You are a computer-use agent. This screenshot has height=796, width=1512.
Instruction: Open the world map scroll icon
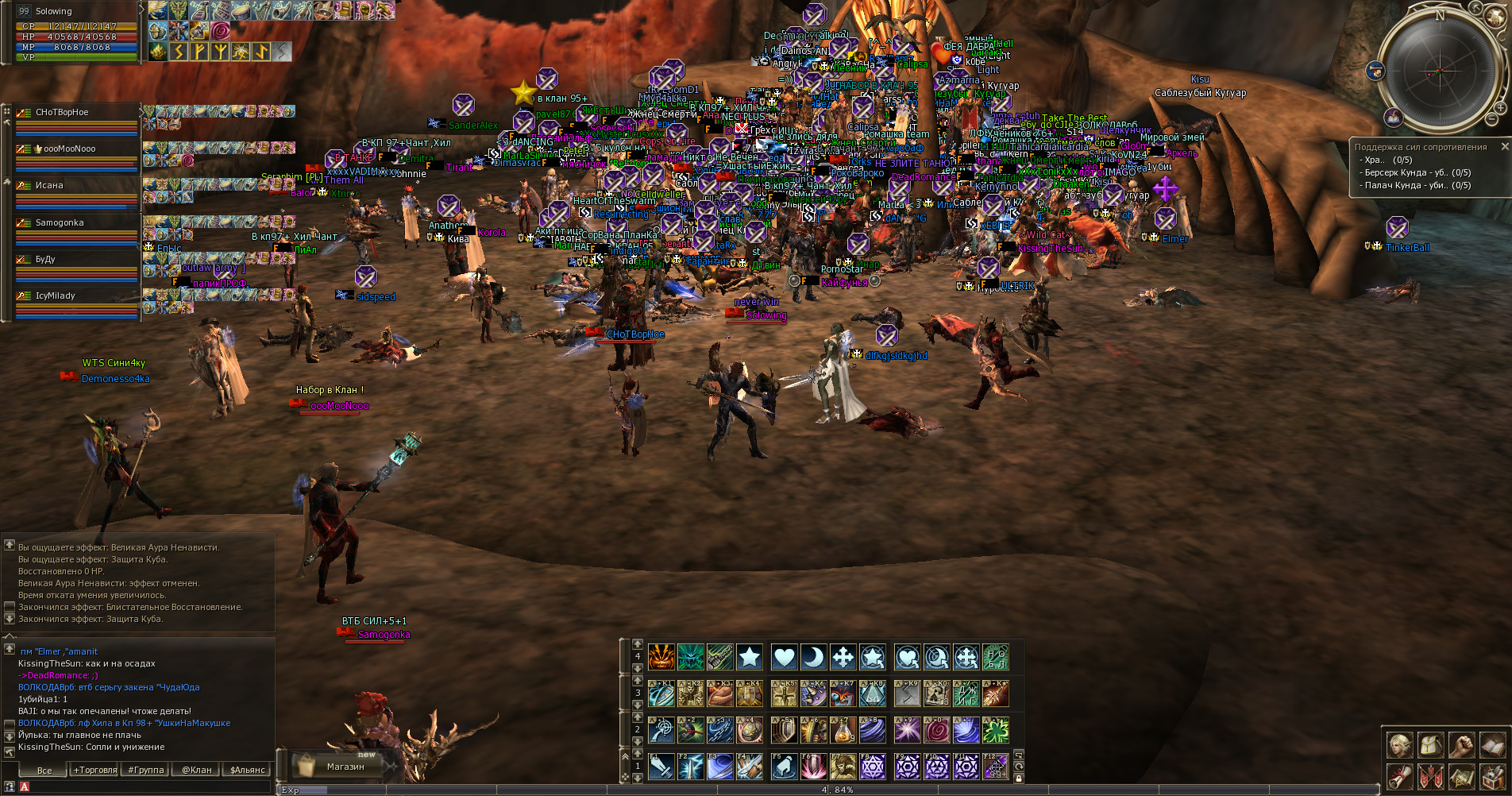pos(1461,776)
